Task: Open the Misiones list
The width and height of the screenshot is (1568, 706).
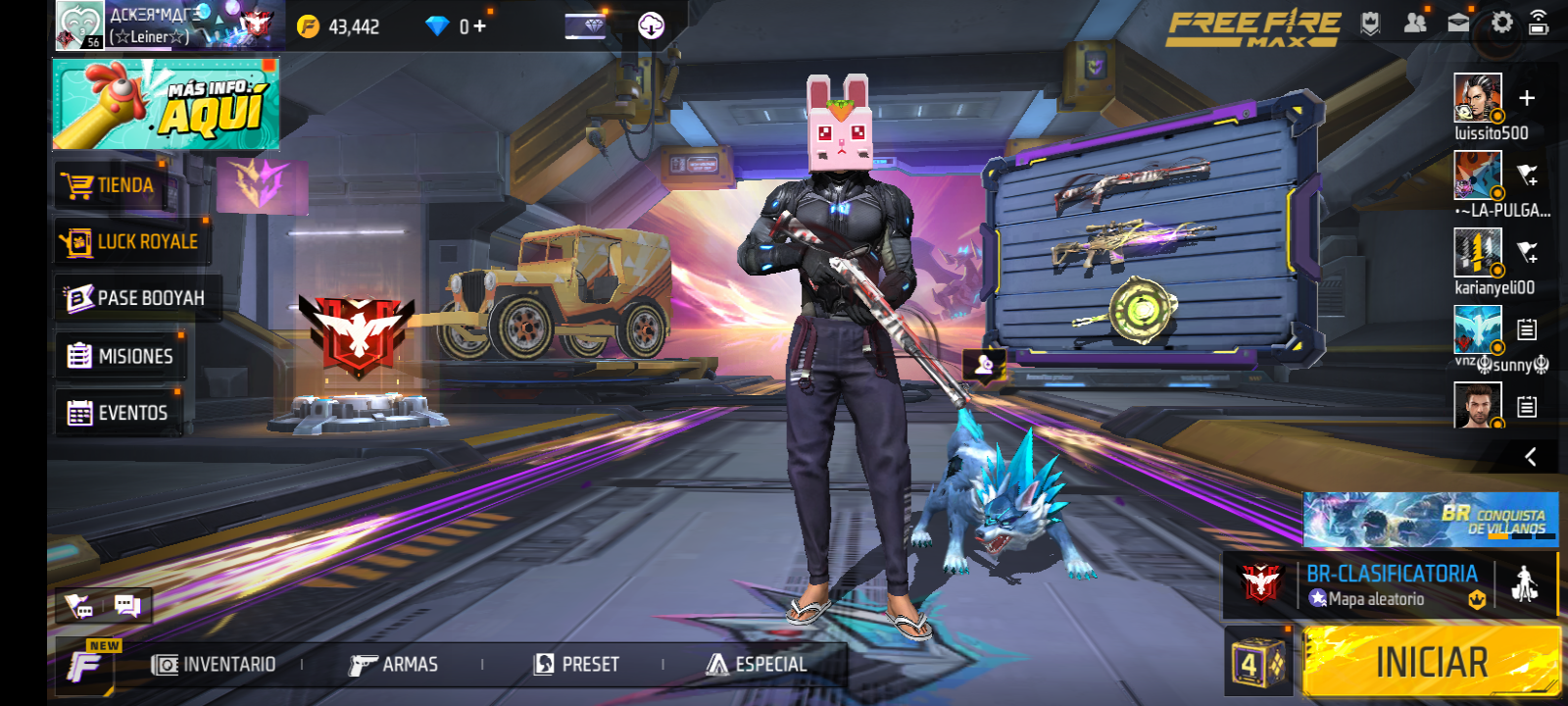Action: click(121, 356)
